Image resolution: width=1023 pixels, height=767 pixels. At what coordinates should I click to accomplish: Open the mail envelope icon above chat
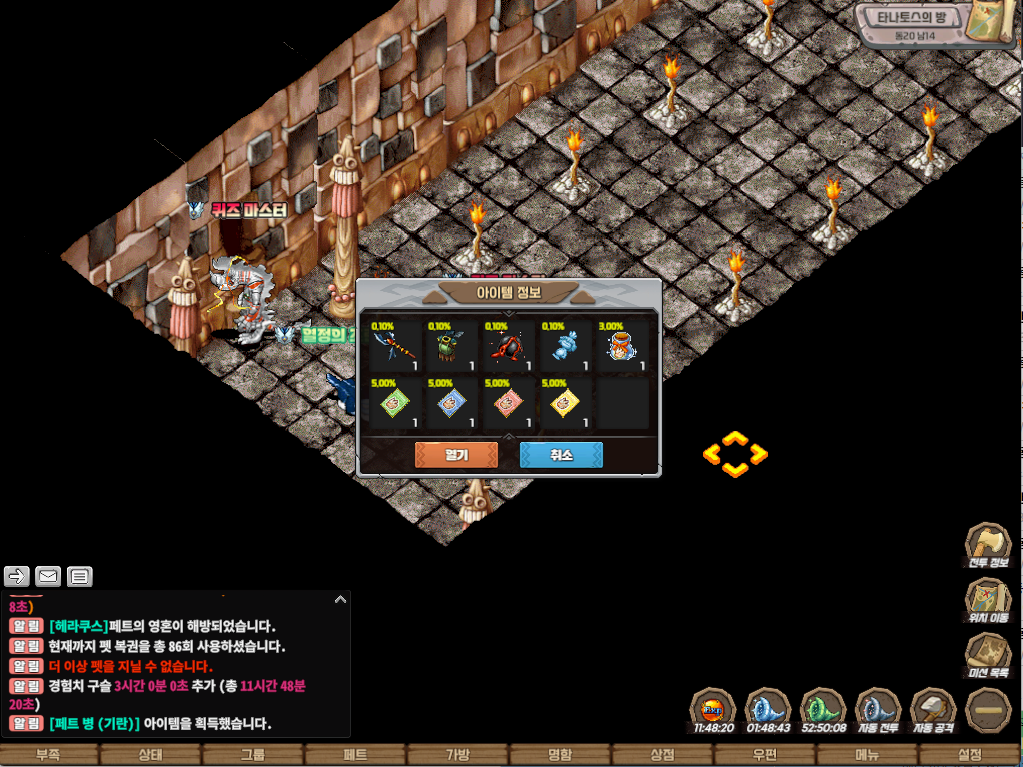pos(48,576)
